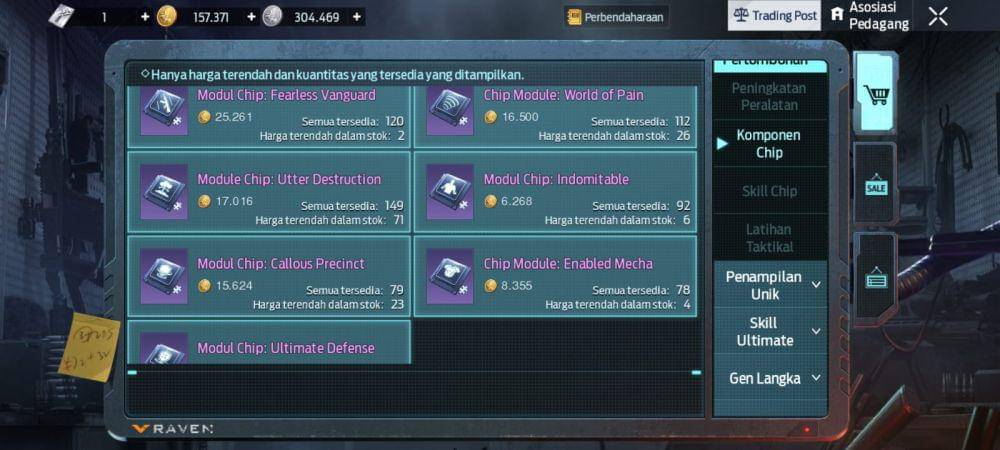This screenshot has width=1000, height=450.
Task: Switch to the Trading Post tab
Action: point(775,16)
